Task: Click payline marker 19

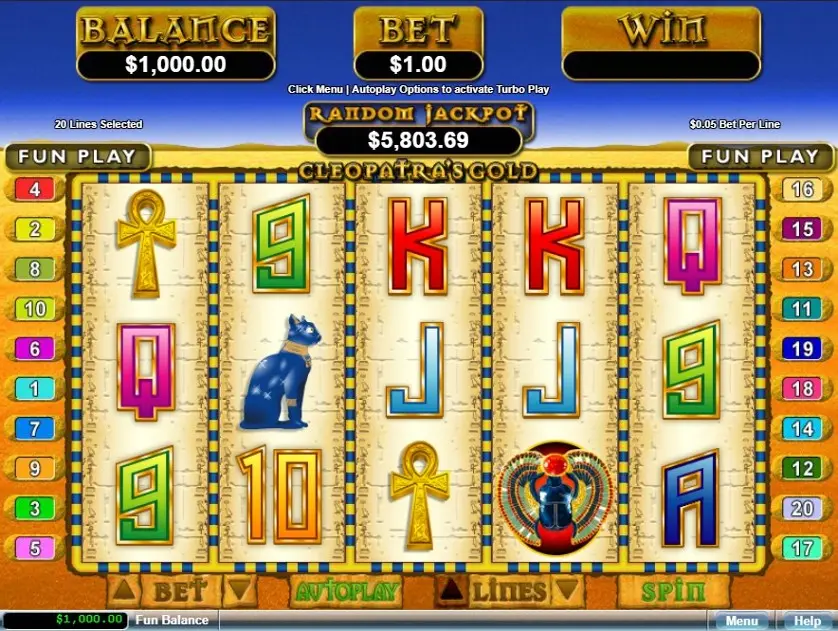Action: coord(803,349)
